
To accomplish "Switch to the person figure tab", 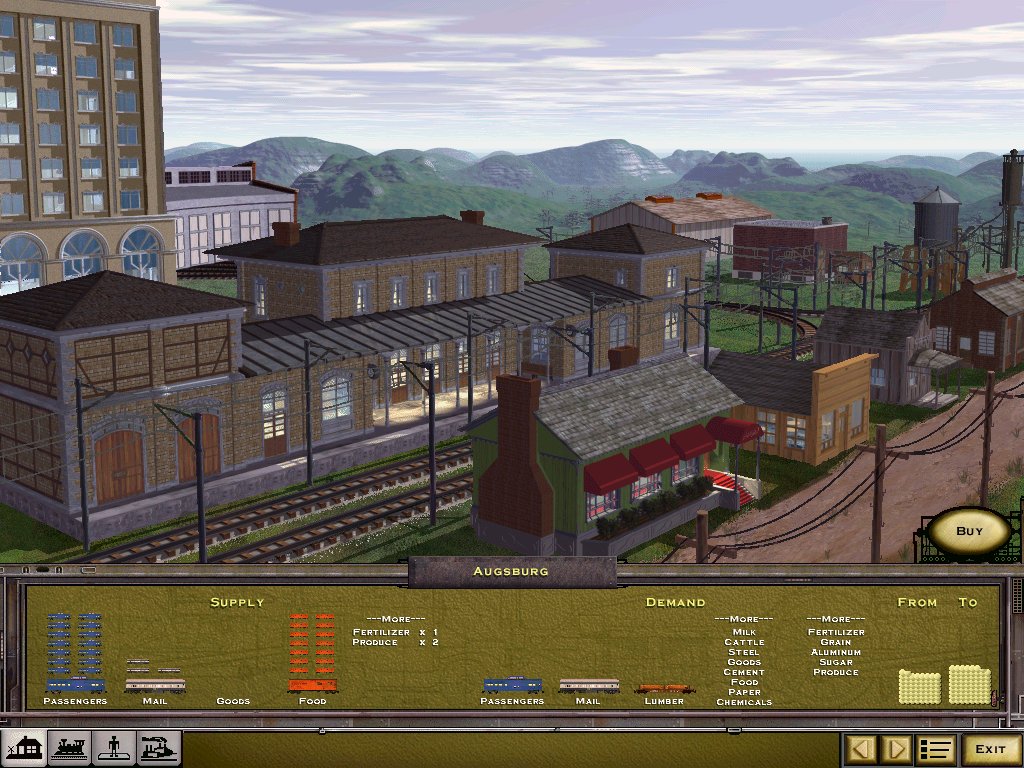I will pyautogui.click(x=113, y=748).
